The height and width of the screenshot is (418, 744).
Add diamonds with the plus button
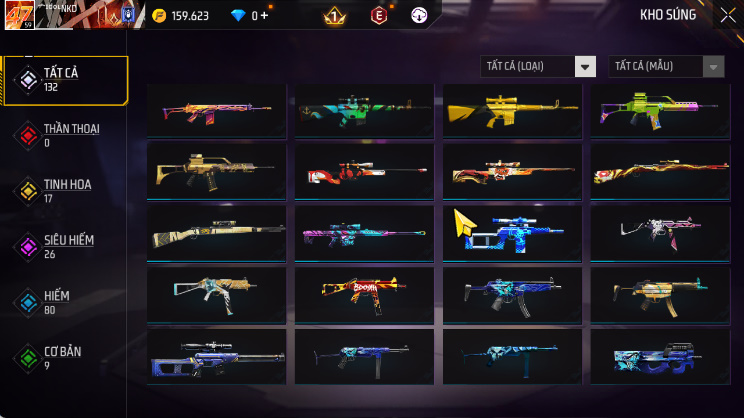tap(265, 16)
